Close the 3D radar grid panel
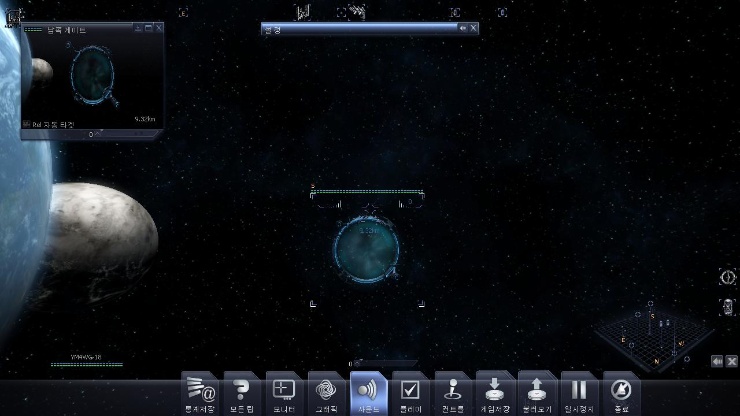The image size is (740, 416). [732, 360]
